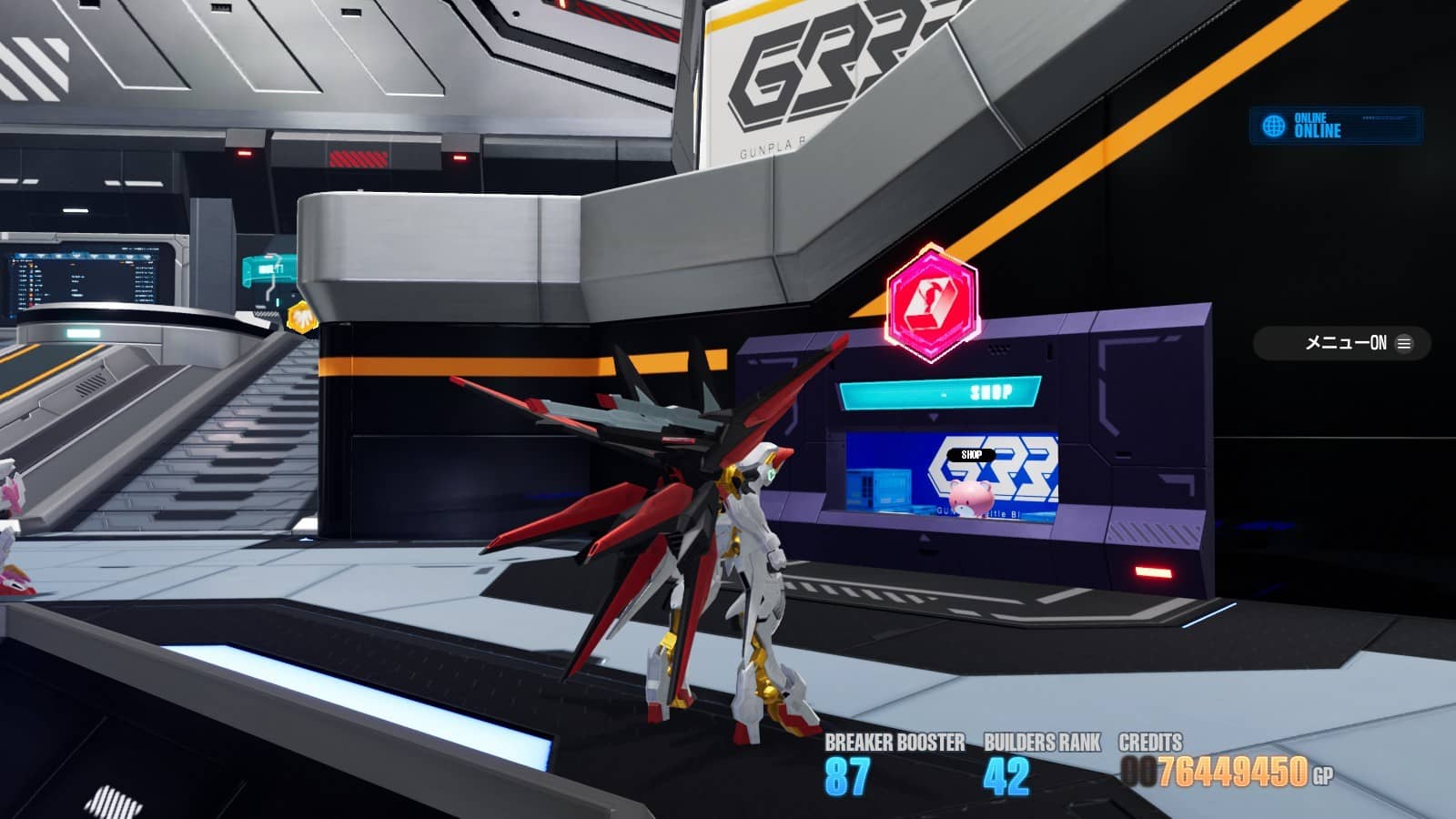Select the BREAKER BOOSTER stat label

[894, 743]
